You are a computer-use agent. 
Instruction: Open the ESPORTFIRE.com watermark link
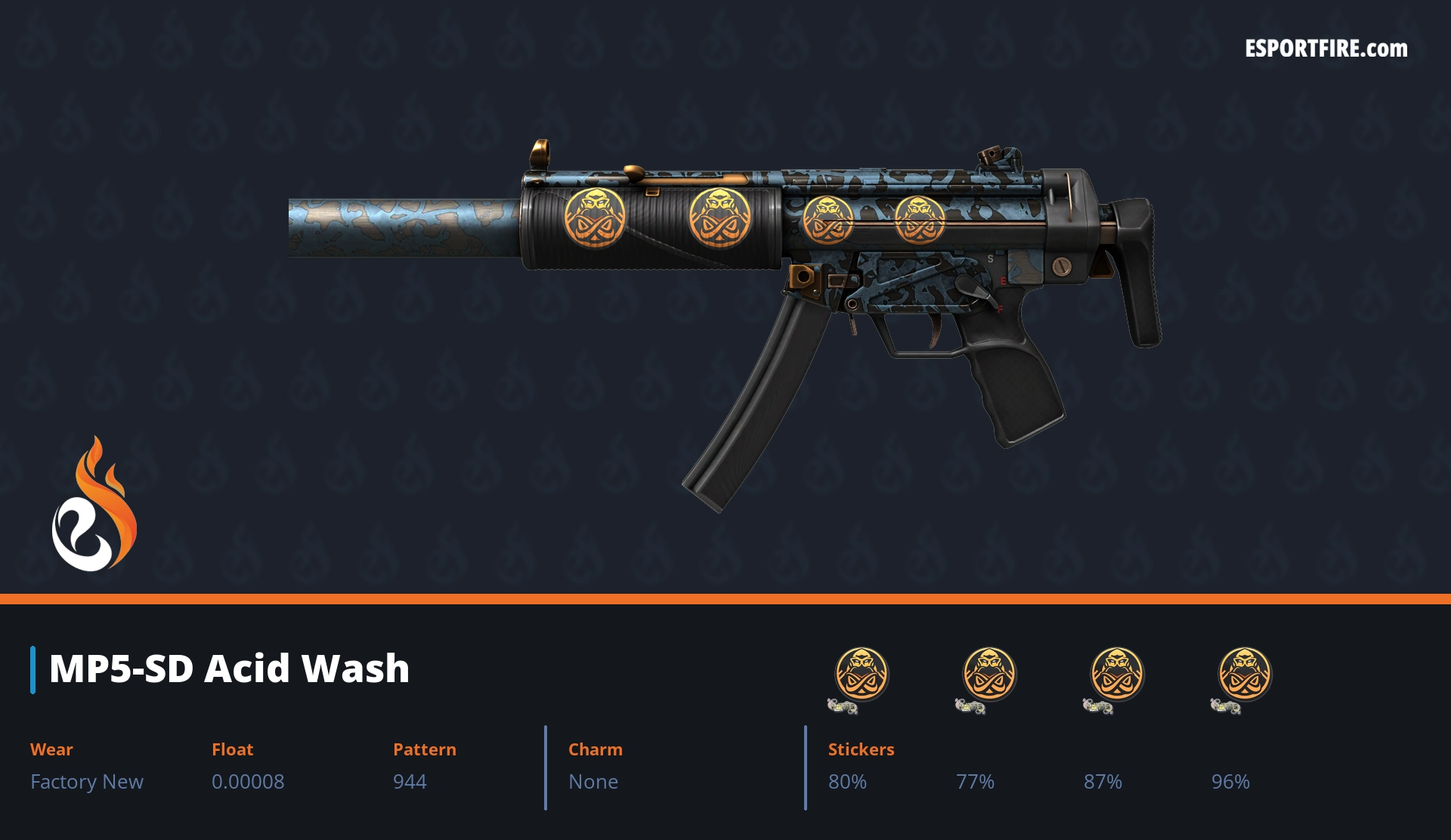click(x=1326, y=49)
